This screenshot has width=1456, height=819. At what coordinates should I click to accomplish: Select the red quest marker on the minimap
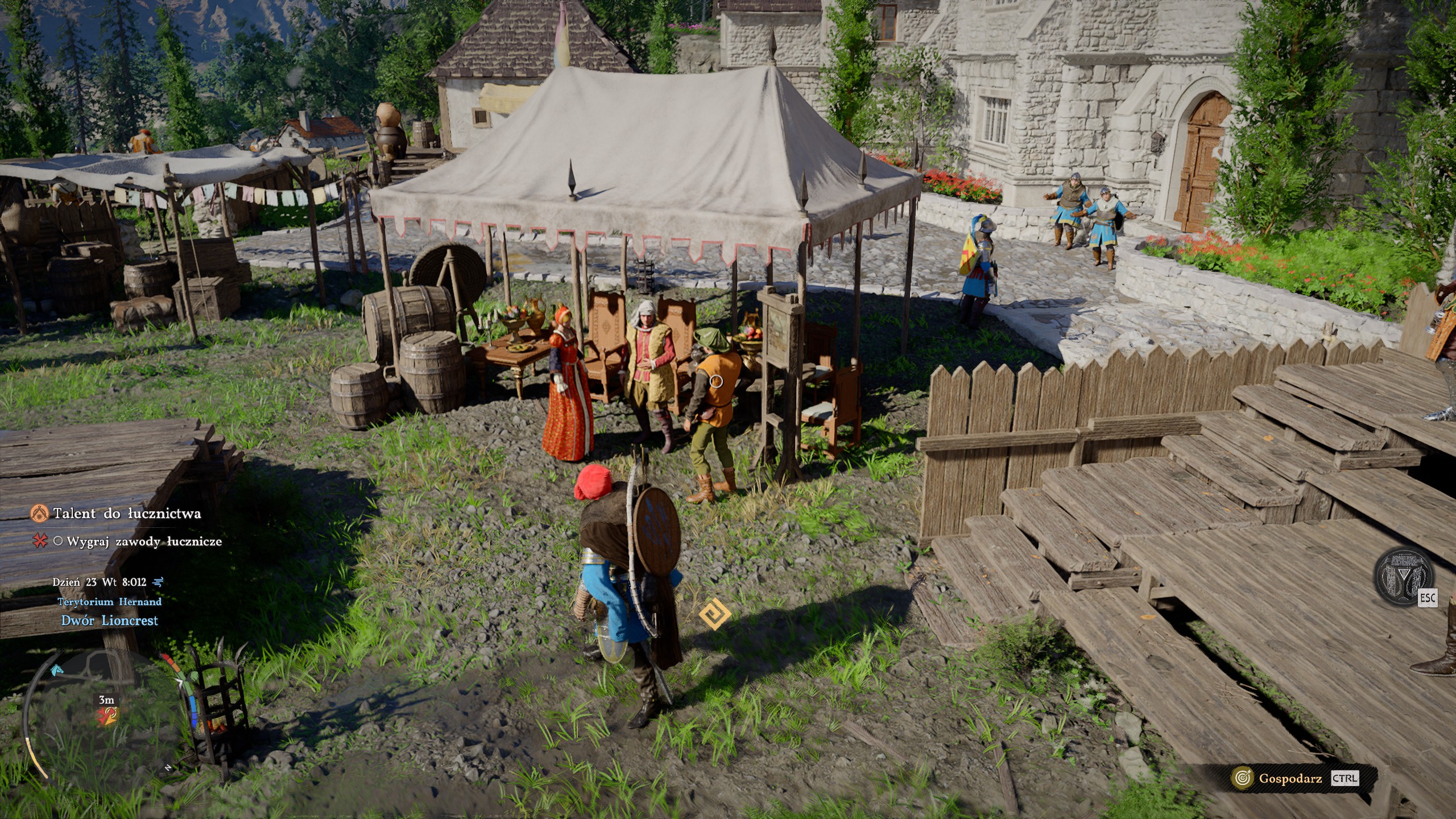tap(108, 715)
